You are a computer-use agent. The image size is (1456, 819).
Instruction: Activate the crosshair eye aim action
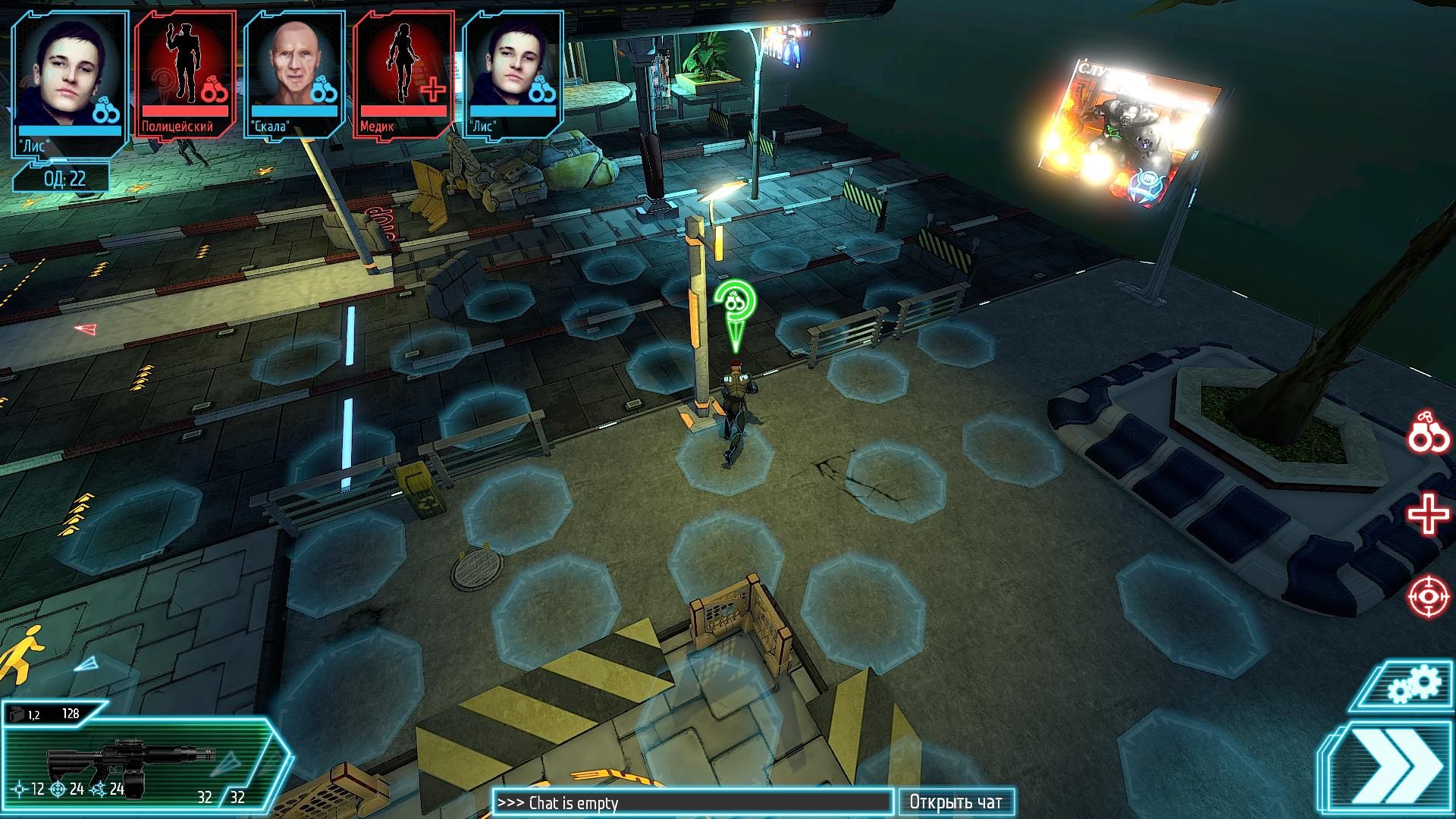1429,597
